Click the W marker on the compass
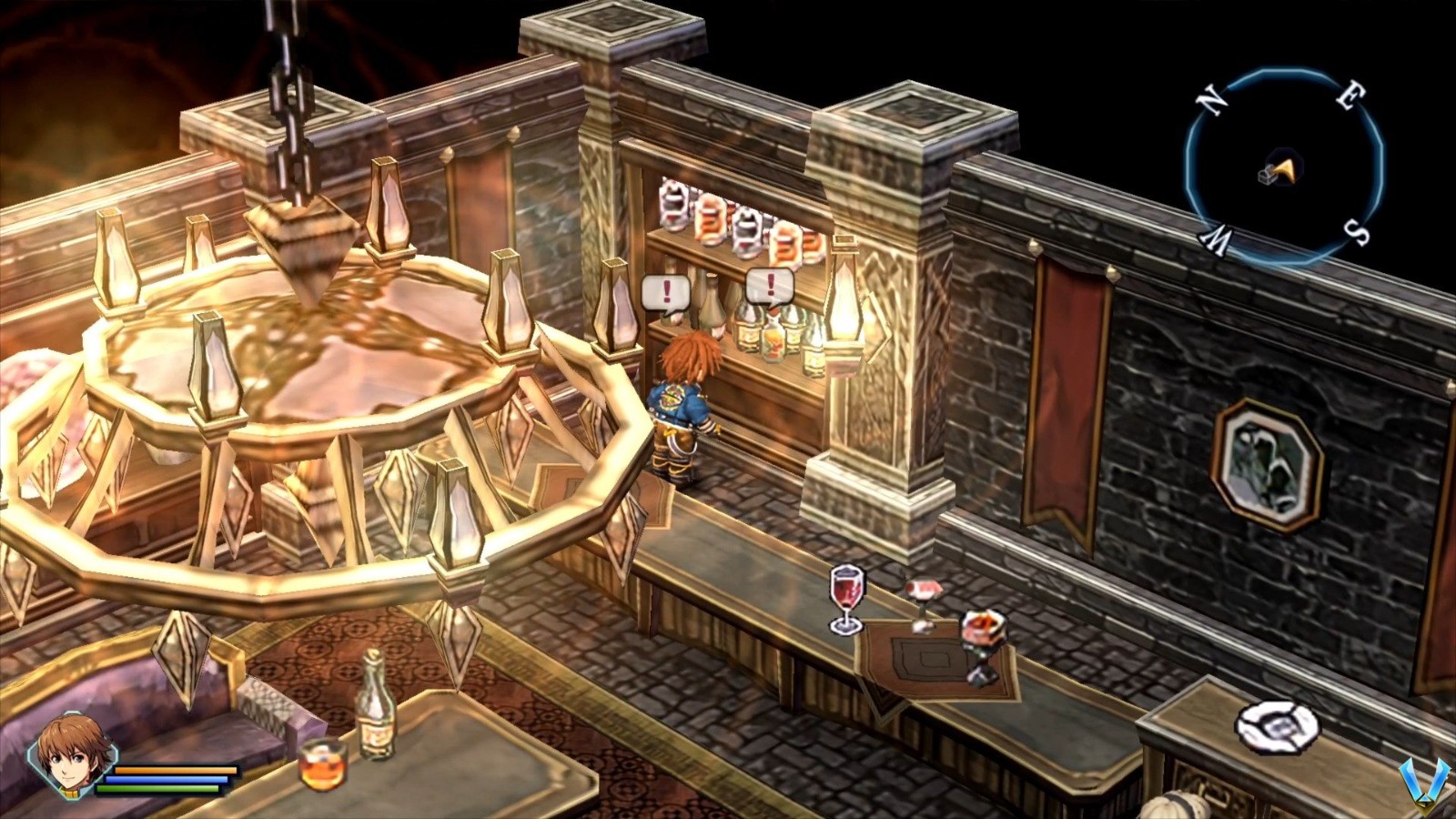 1217,239
